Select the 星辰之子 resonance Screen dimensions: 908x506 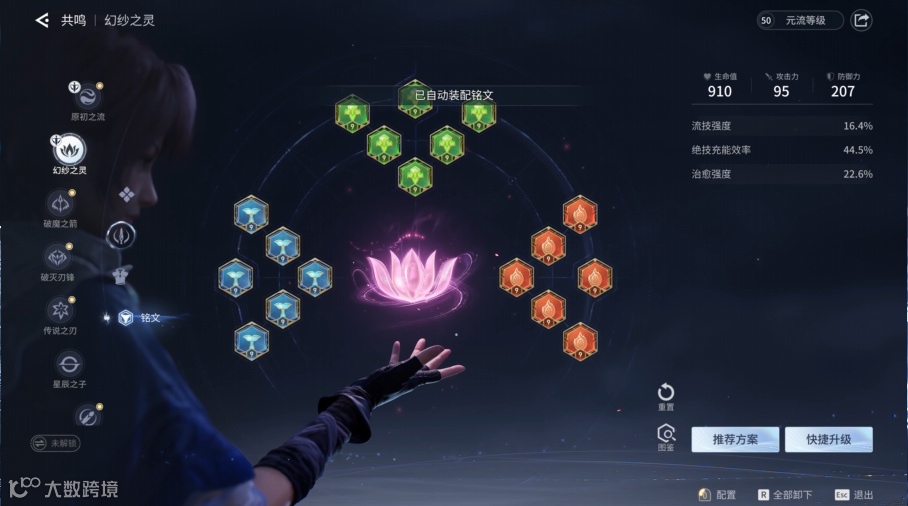click(69, 364)
